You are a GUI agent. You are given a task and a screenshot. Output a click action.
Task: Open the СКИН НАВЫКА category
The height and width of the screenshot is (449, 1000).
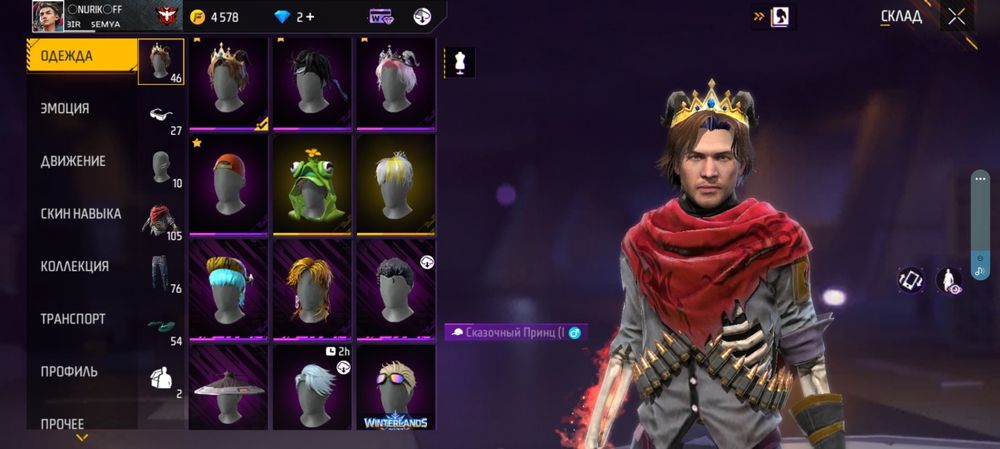[80, 214]
